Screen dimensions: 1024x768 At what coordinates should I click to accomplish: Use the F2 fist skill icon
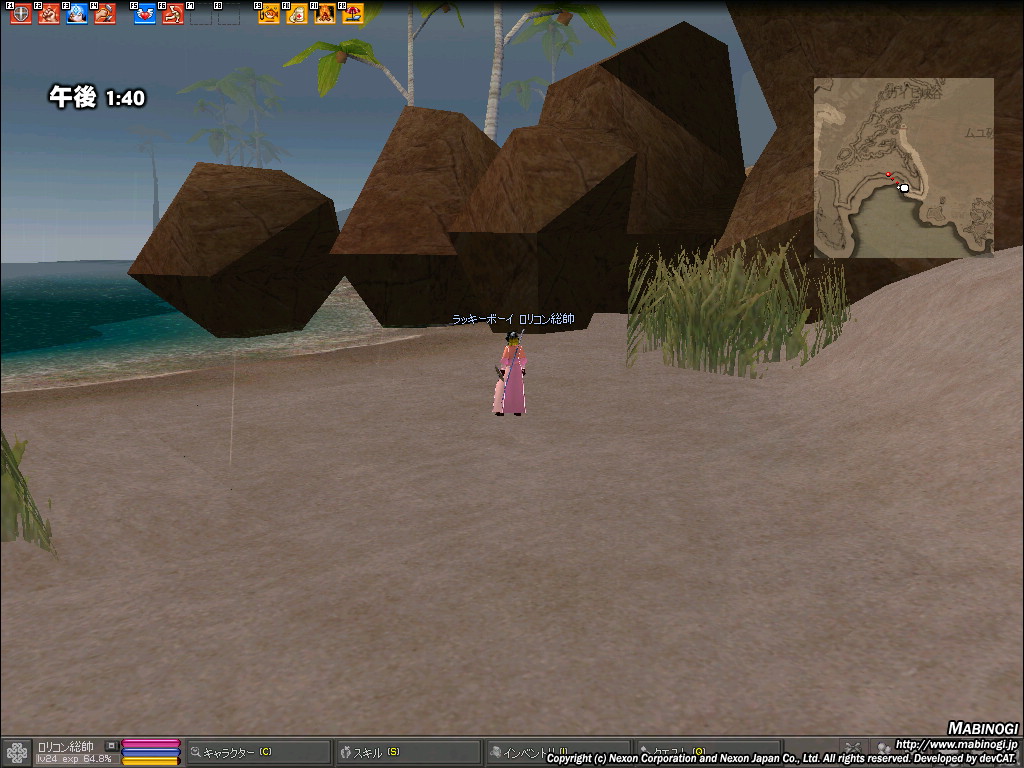coord(48,14)
